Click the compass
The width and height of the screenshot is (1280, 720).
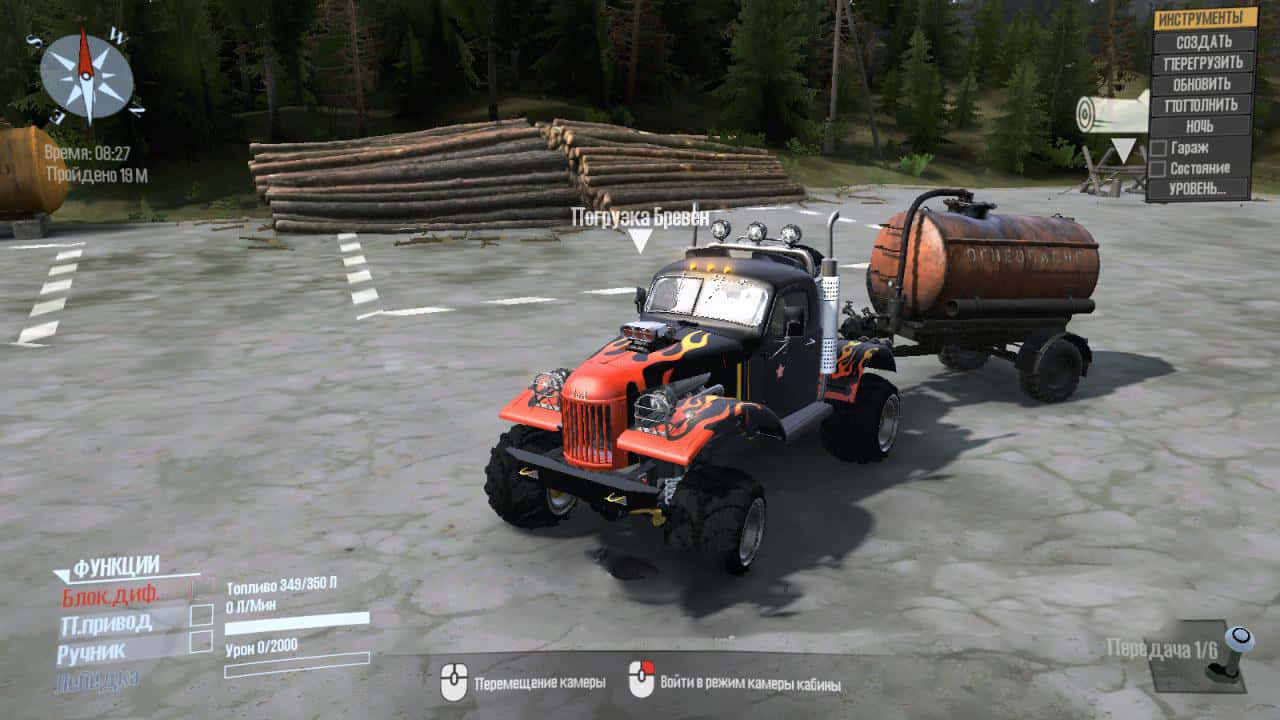(87, 77)
